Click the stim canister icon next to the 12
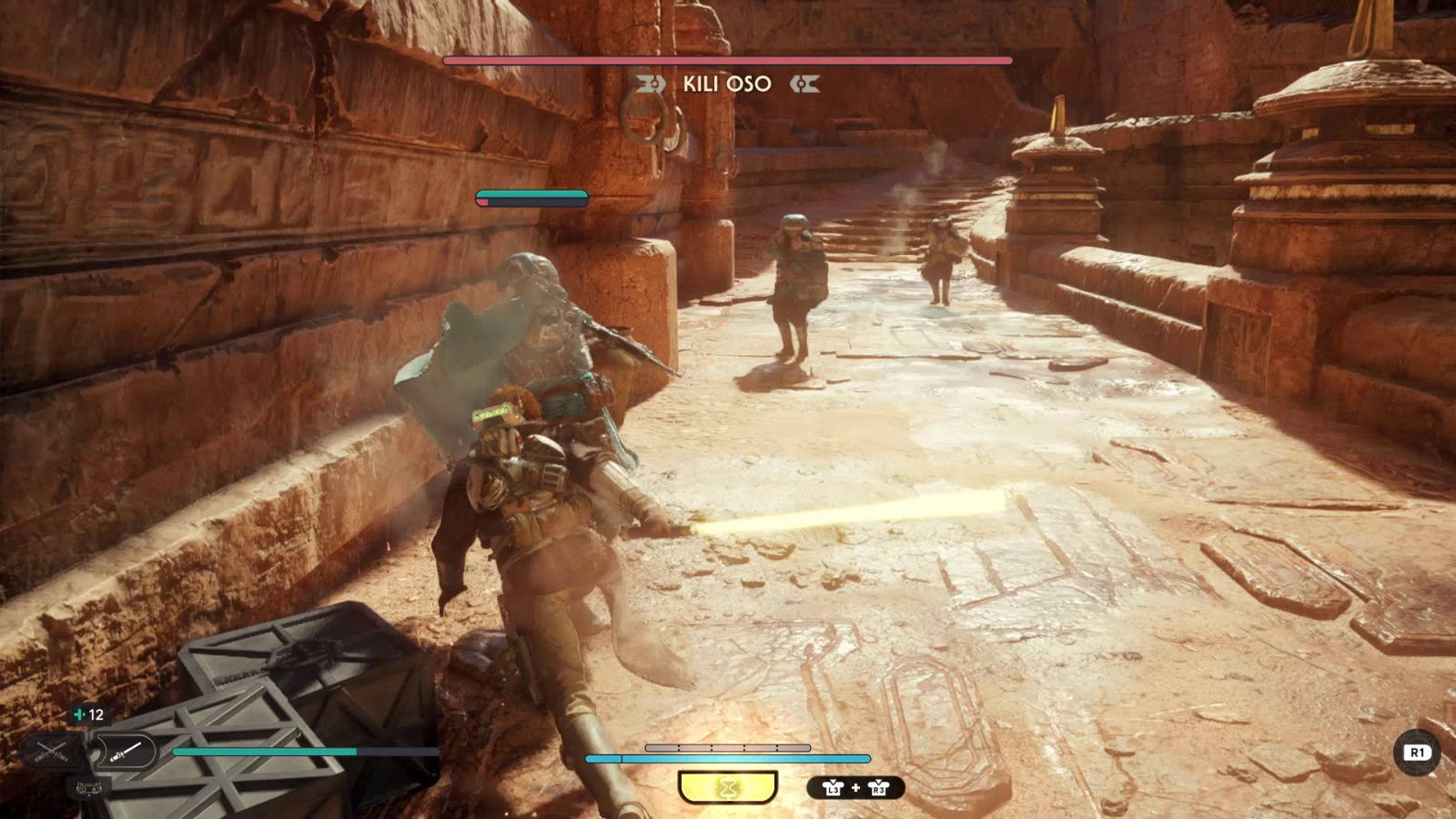The height and width of the screenshot is (819, 1456). pos(79,714)
